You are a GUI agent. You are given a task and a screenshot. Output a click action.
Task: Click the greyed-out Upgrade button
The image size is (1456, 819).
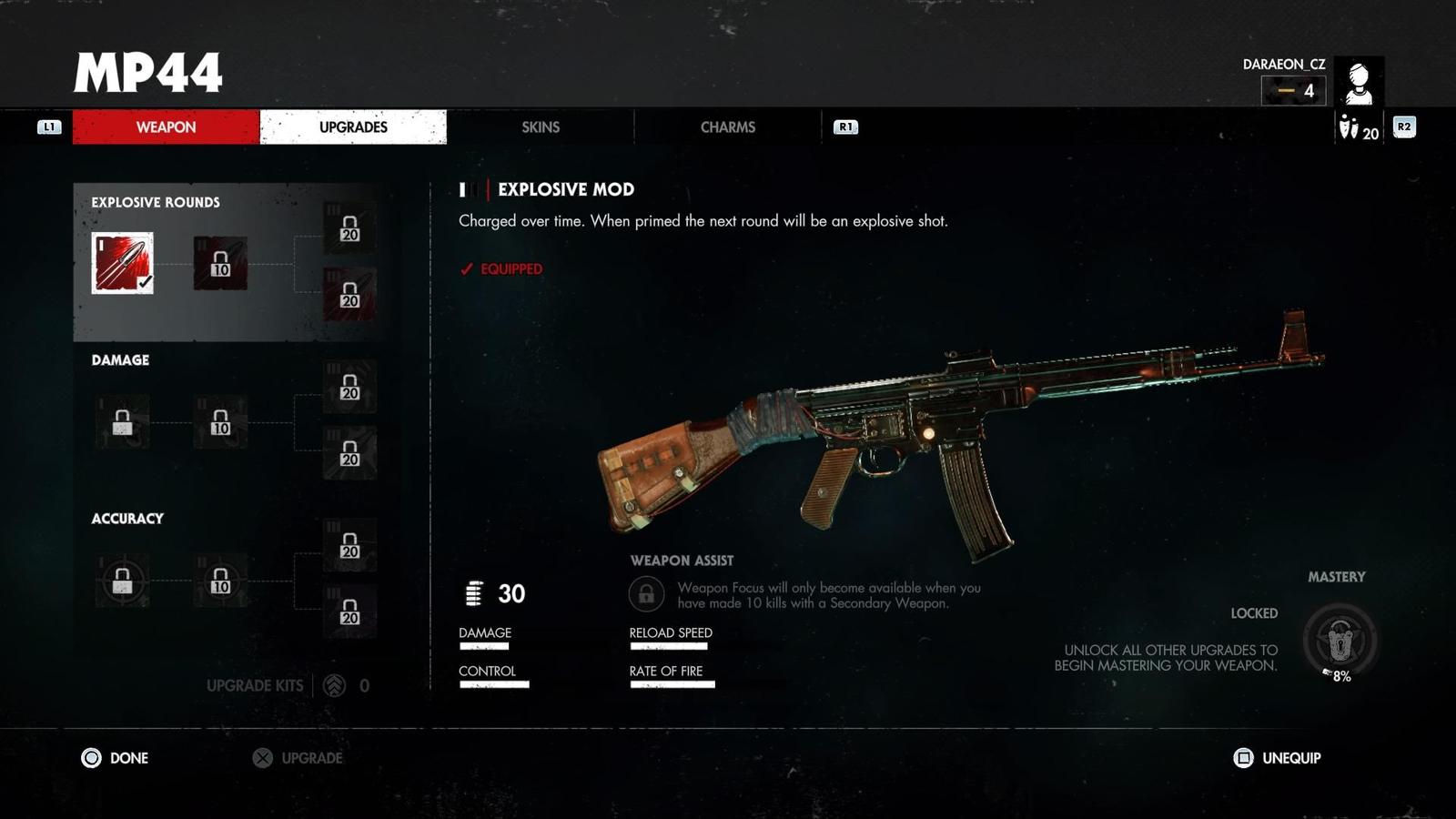point(298,758)
